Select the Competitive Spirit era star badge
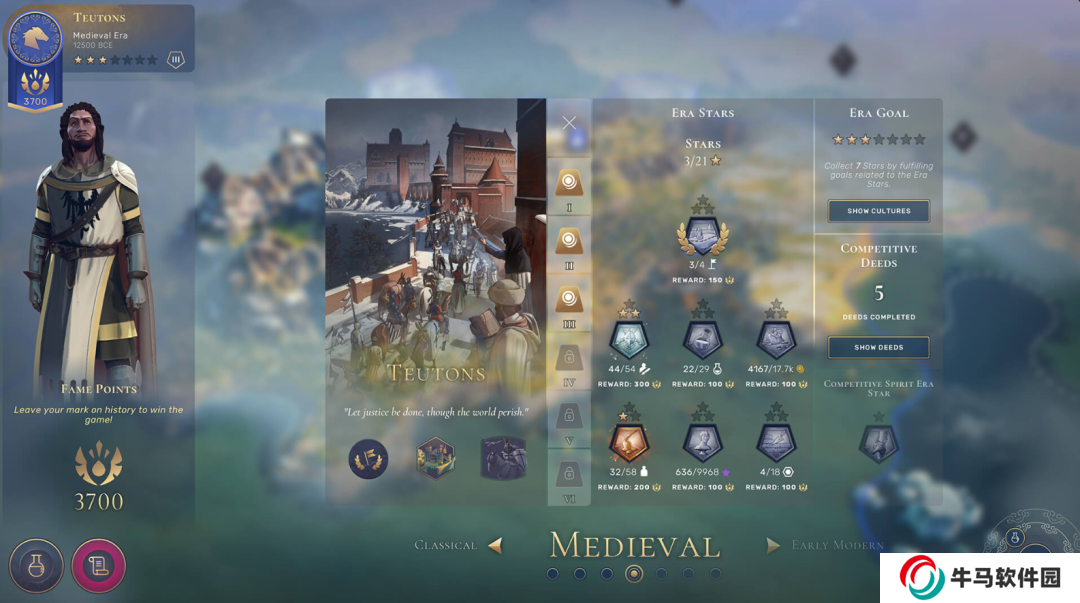Image resolution: width=1080 pixels, height=603 pixels. [878, 443]
